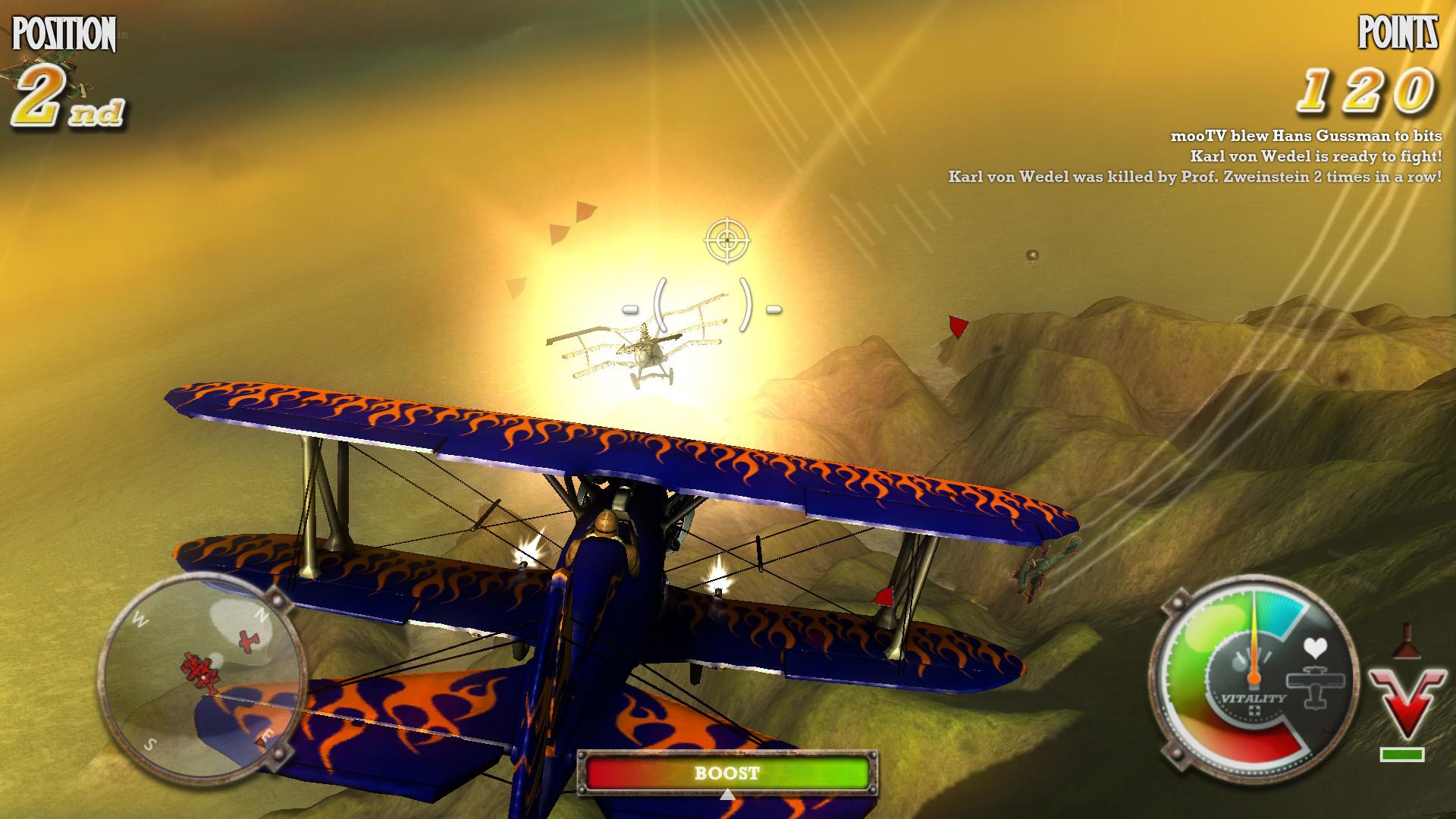Click the repair cross symbol below the VITALITY label

tap(1255, 711)
